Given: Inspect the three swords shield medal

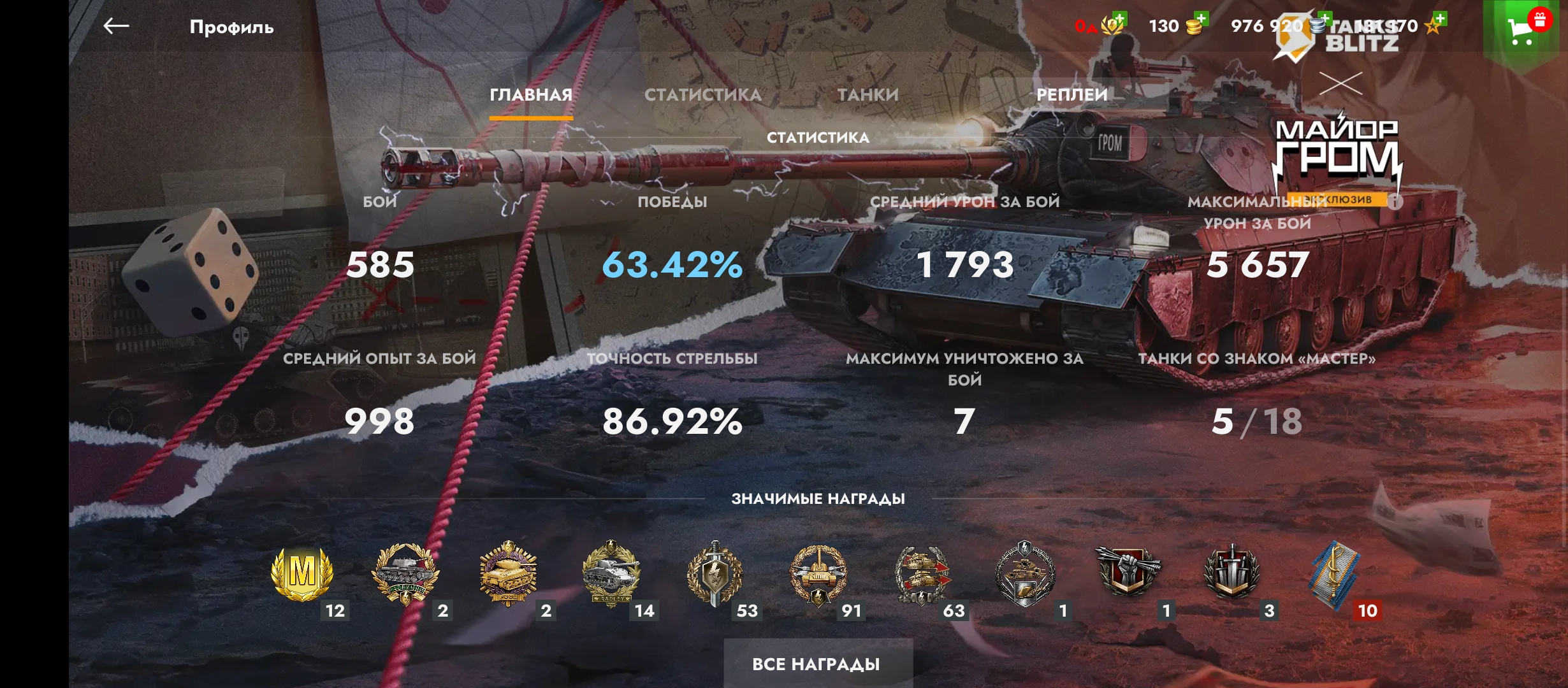Looking at the screenshot, I should click(1231, 571).
